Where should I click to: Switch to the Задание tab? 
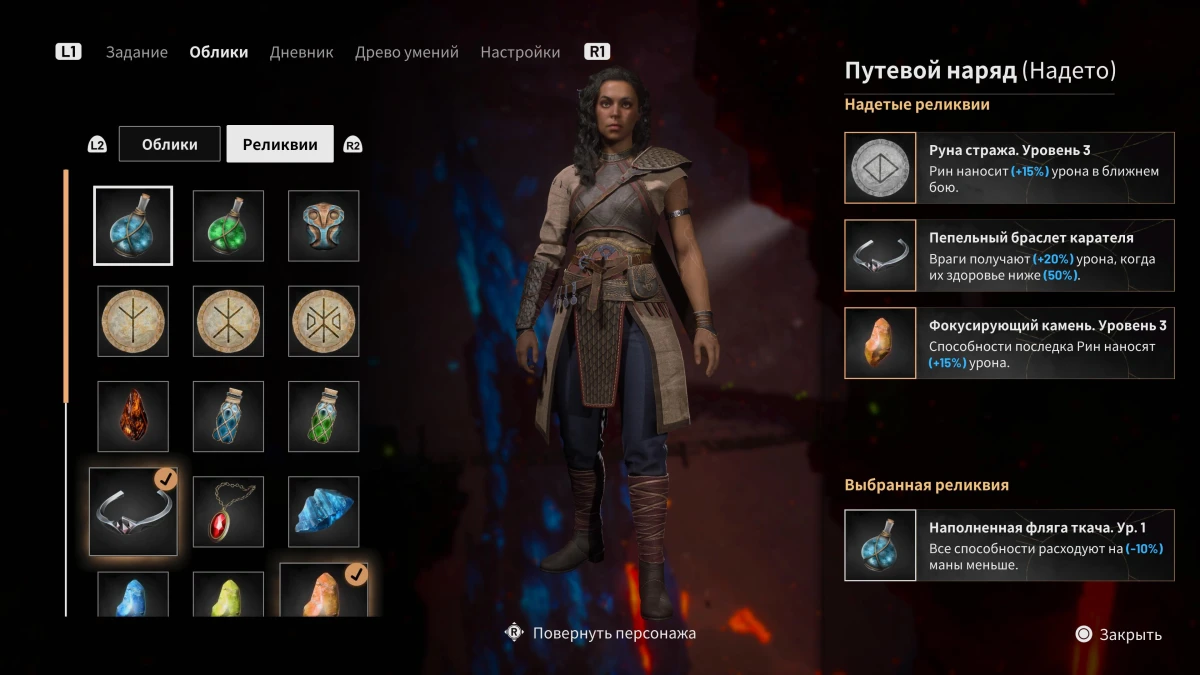pyautogui.click(x=137, y=52)
